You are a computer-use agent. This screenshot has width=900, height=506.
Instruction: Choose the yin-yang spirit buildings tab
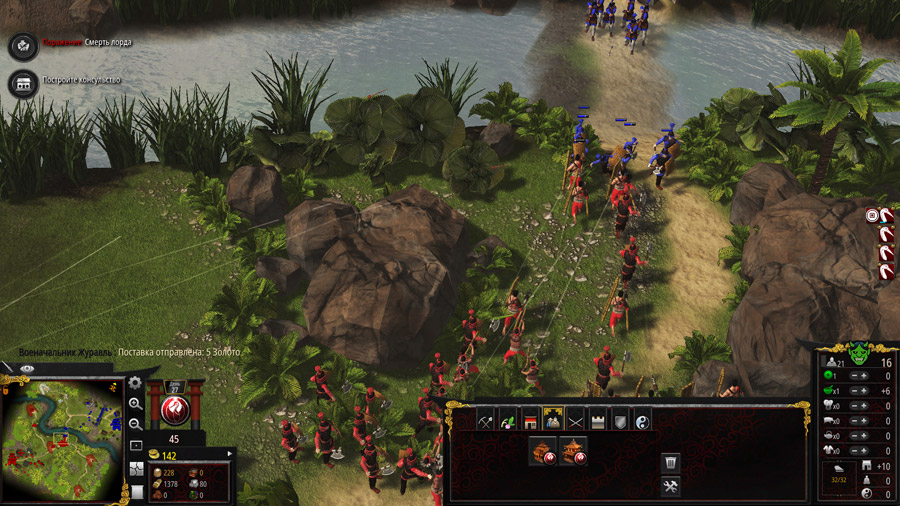(642, 422)
